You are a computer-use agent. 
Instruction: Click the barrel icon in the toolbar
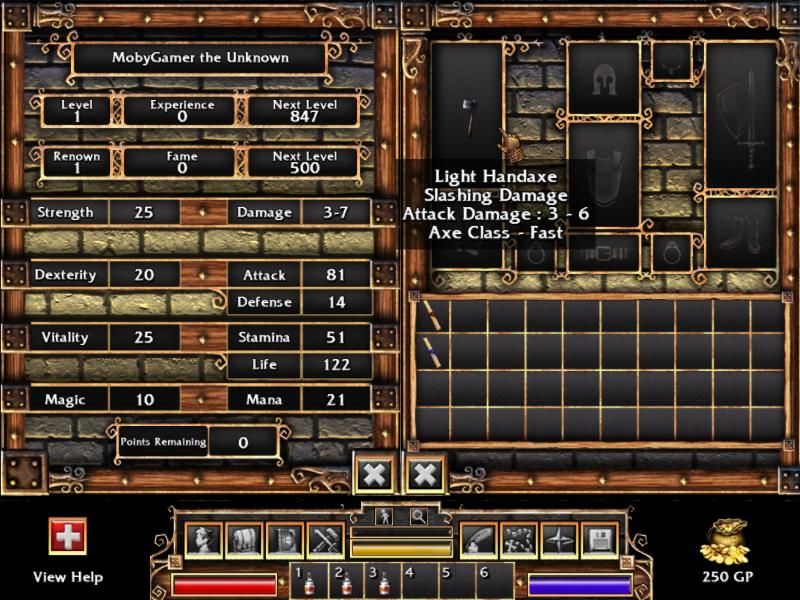tap(243, 541)
